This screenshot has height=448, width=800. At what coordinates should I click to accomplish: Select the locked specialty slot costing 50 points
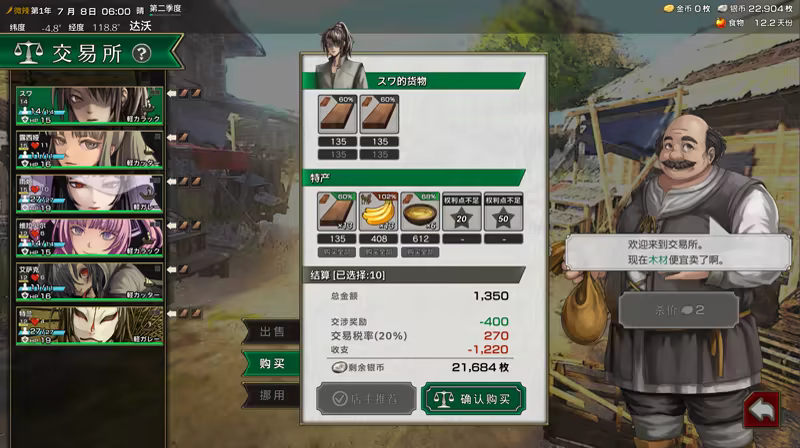coord(502,211)
